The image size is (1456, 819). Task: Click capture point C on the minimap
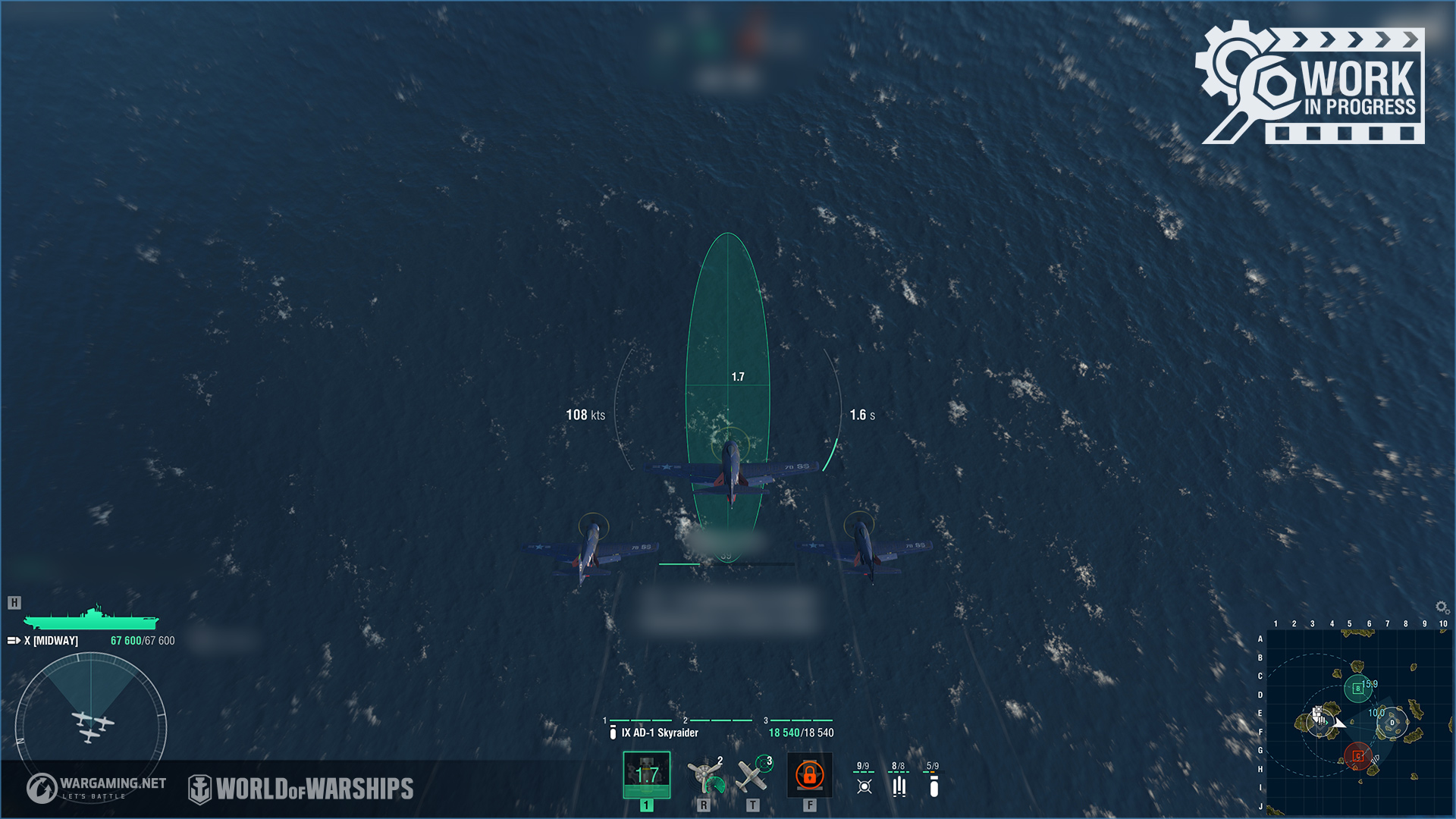[x=1358, y=755]
